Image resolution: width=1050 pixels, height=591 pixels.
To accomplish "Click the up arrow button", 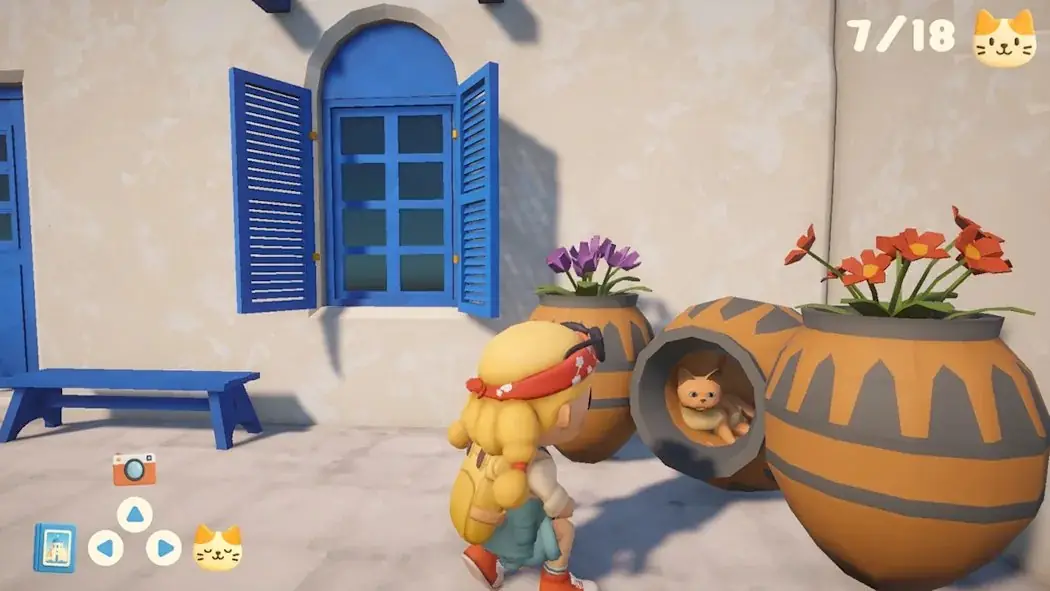I will tap(134, 514).
